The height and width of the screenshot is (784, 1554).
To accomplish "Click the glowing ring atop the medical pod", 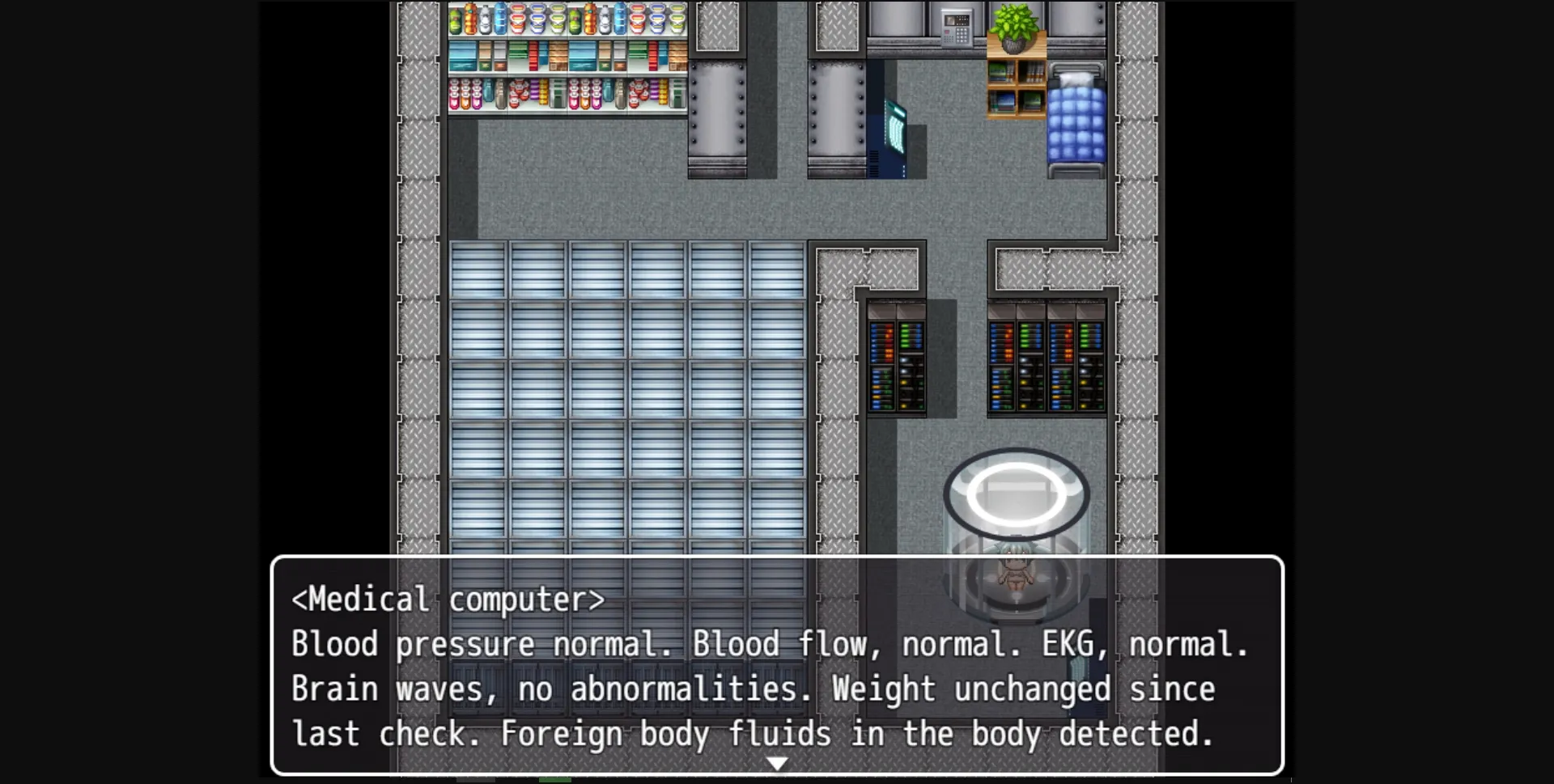I will 1014,494.
